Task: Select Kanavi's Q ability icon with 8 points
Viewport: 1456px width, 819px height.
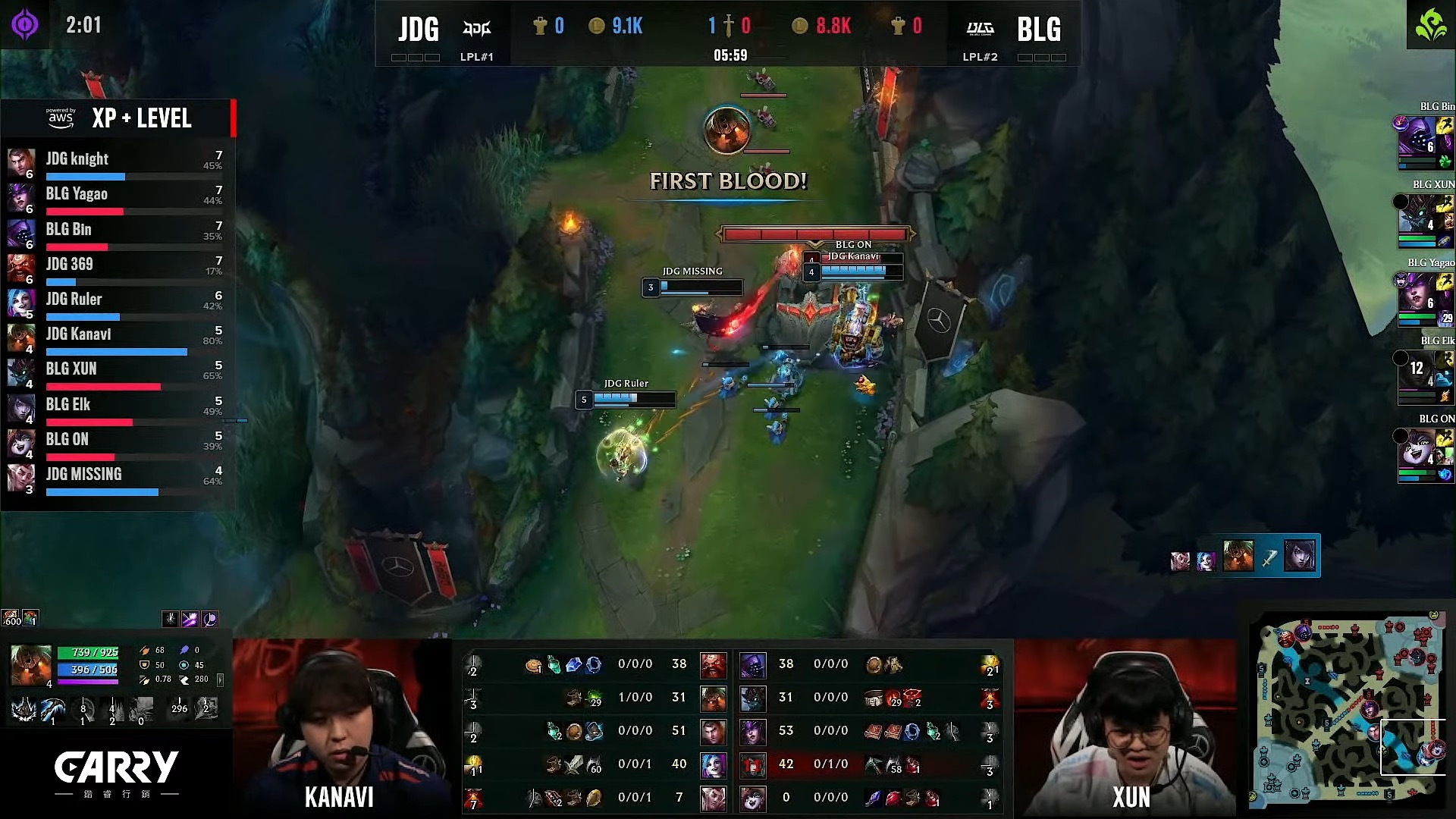Action: click(83, 708)
